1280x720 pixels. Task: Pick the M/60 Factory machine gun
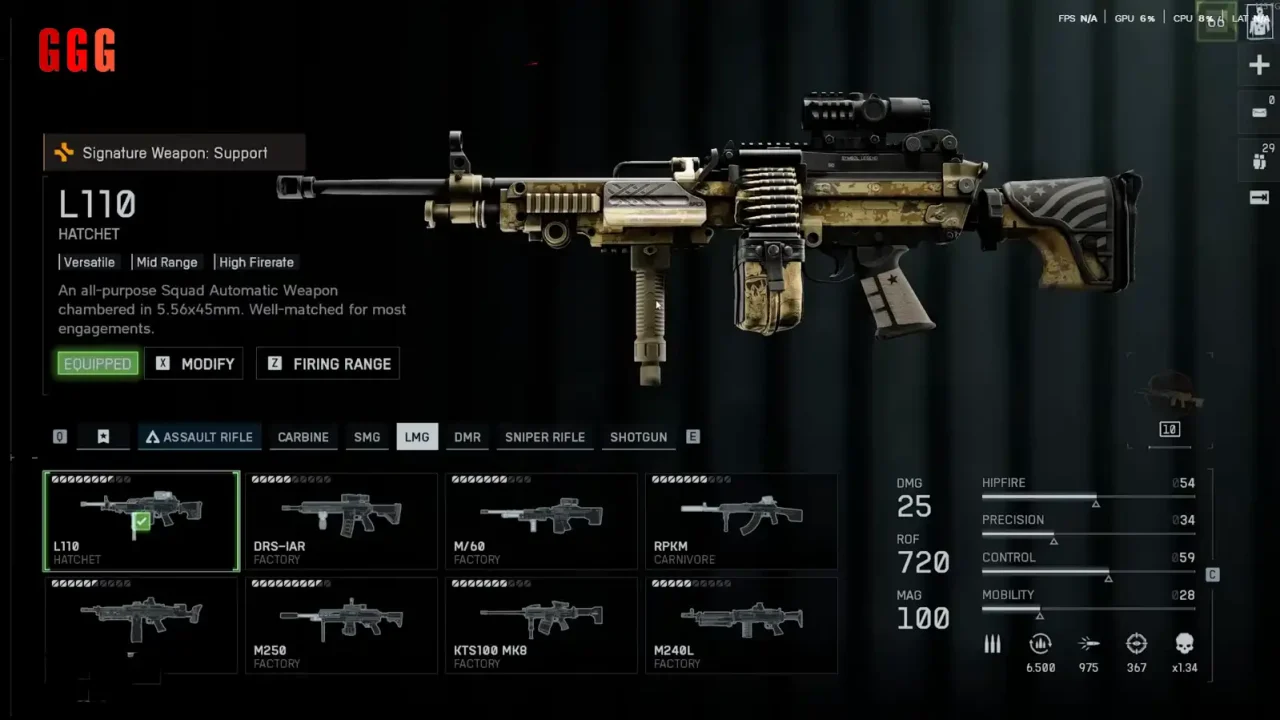click(541, 521)
